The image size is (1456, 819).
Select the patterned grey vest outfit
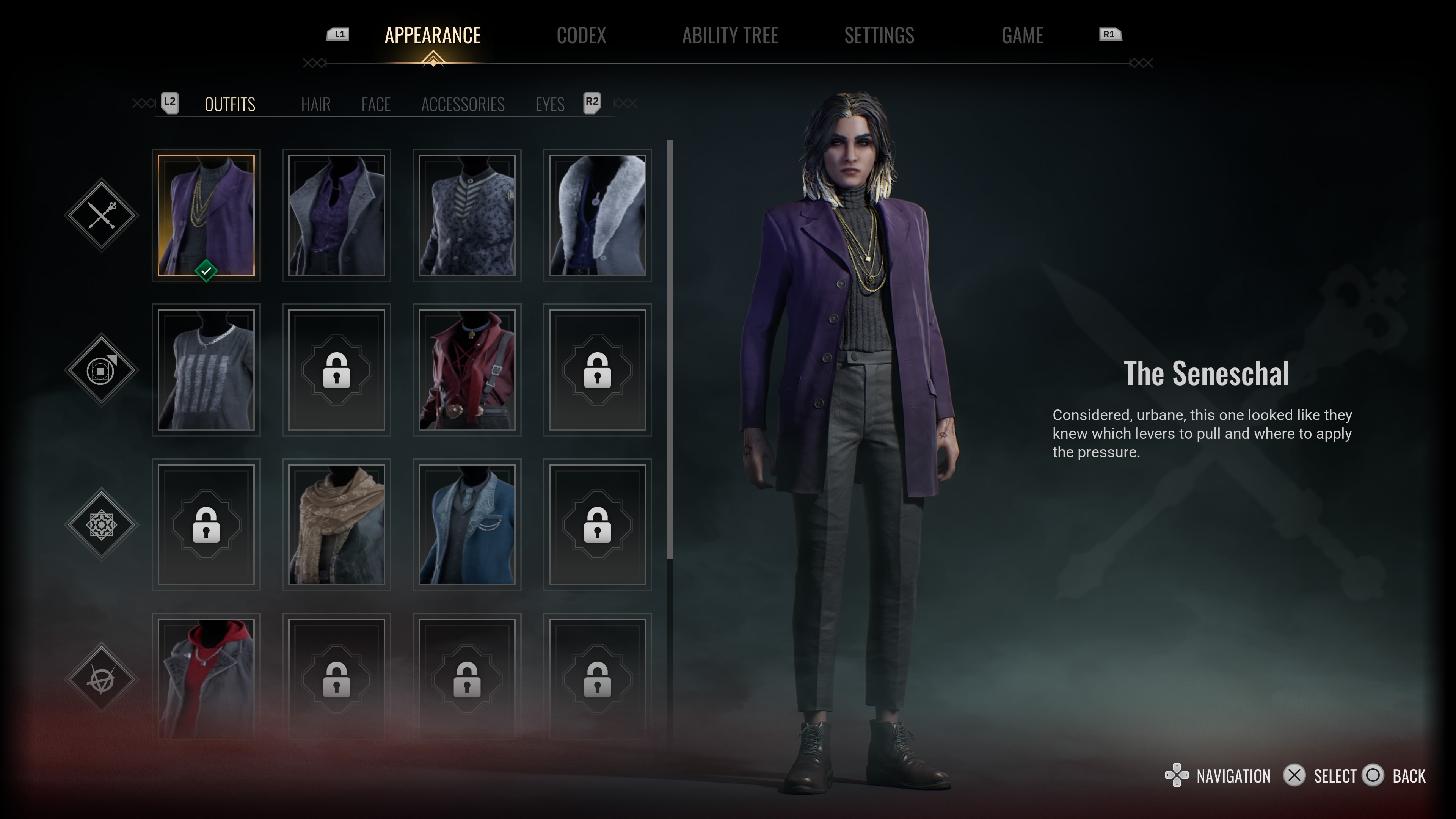tap(466, 215)
